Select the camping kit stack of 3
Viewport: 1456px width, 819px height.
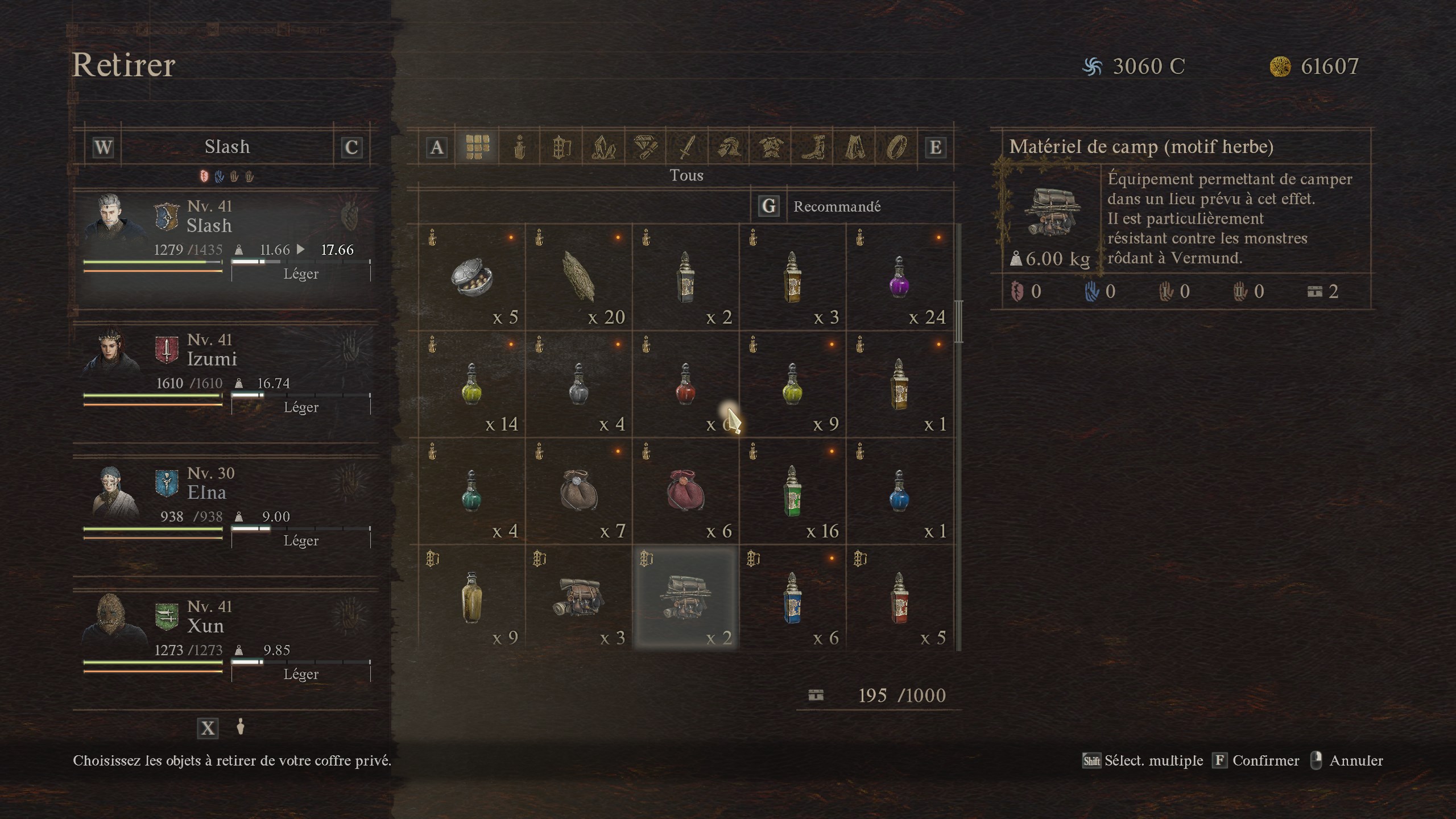click(x=578, y=597)
